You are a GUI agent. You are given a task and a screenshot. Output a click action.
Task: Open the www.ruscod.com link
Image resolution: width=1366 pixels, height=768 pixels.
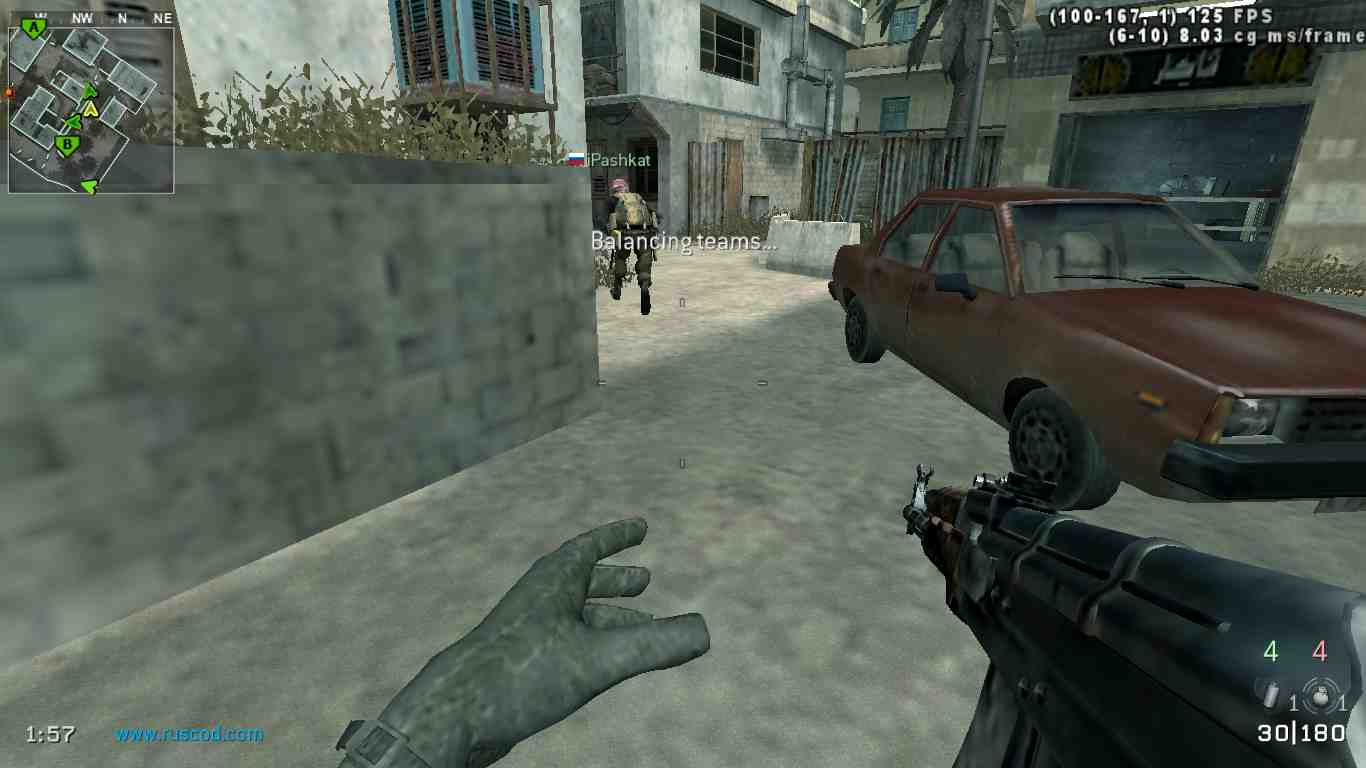(189, 734)
